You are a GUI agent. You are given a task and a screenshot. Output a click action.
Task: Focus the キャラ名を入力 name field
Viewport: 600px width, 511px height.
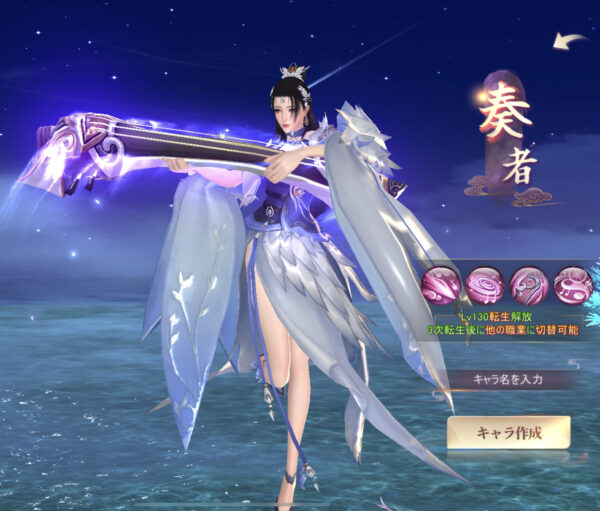(x=510, y=379)
